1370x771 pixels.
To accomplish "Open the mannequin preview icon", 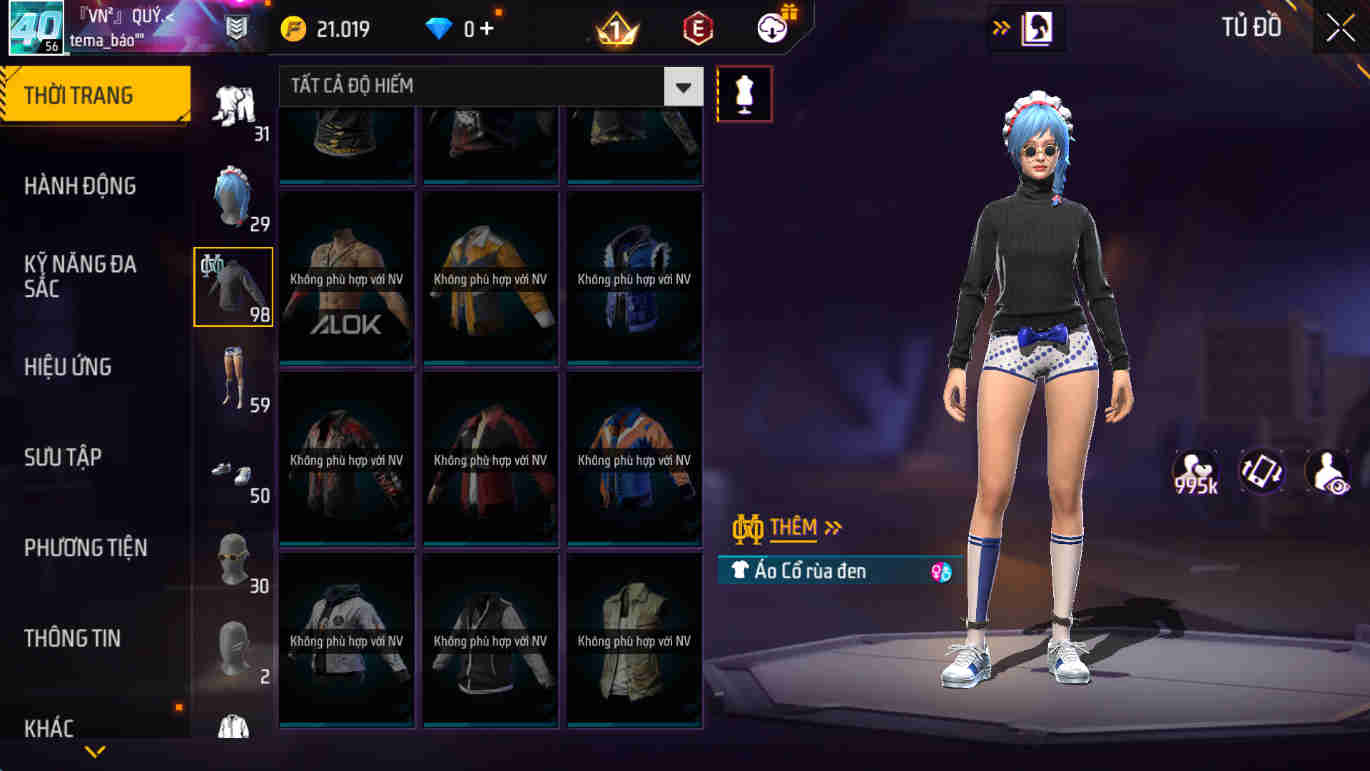I will click(744, 94).
